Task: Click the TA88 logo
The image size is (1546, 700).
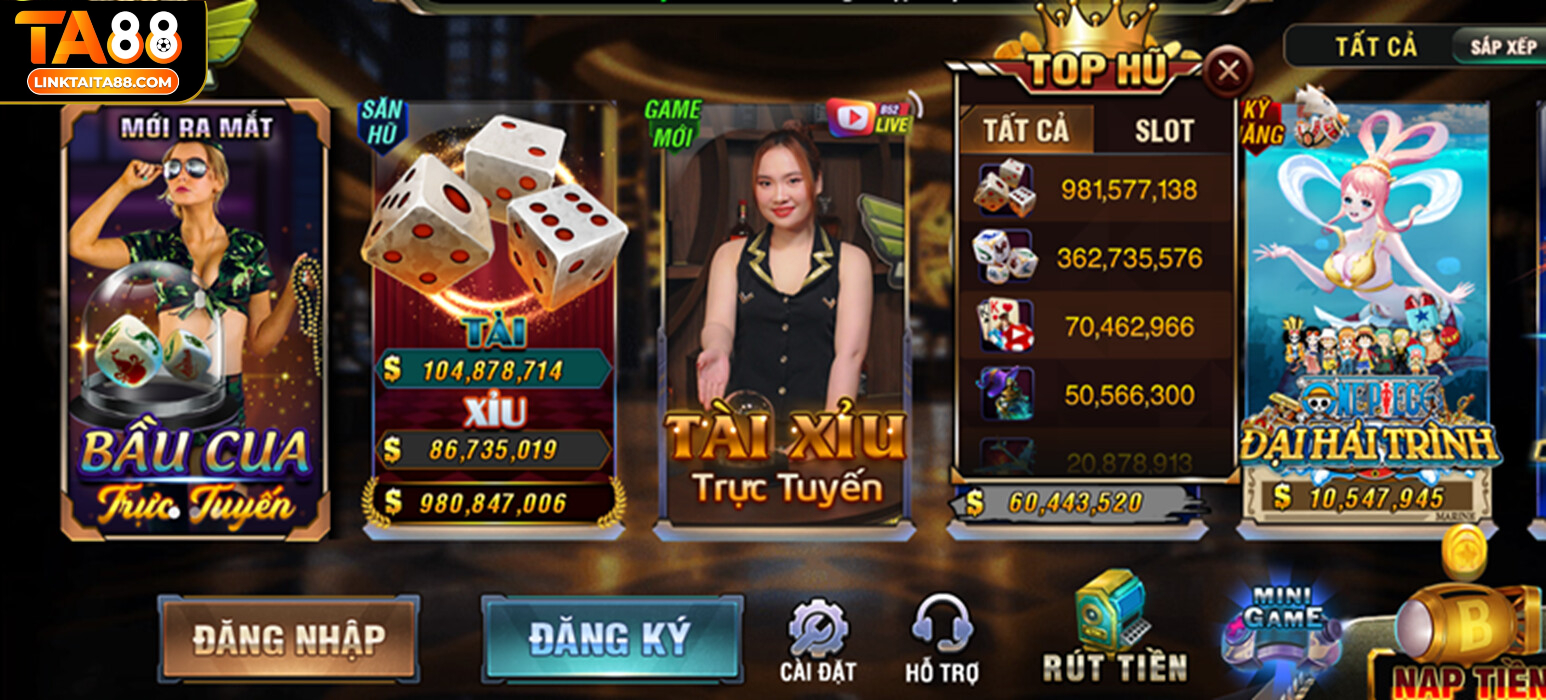Action: pos(102,50)
